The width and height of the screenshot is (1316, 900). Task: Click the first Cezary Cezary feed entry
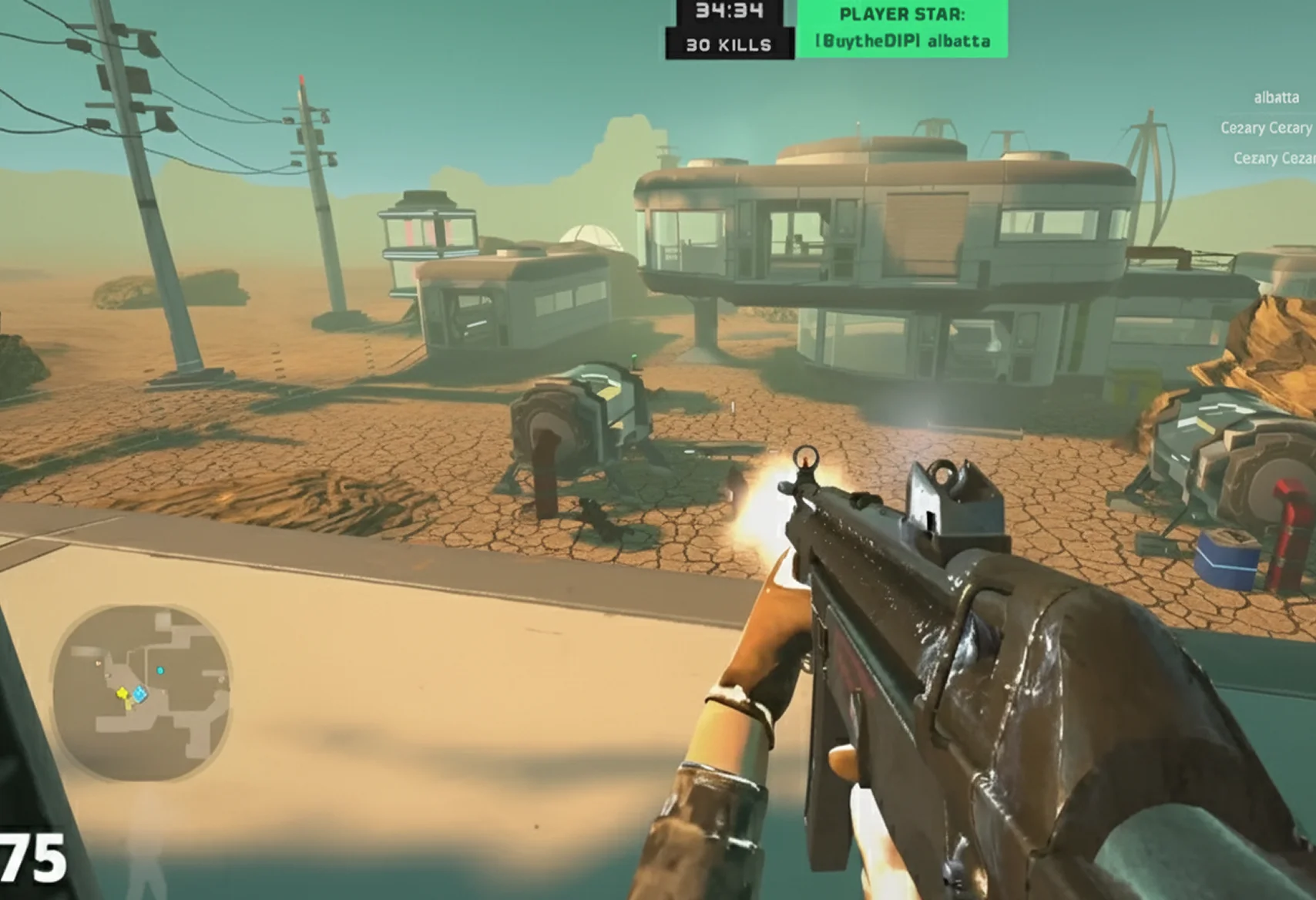(x=1264, y=128)
